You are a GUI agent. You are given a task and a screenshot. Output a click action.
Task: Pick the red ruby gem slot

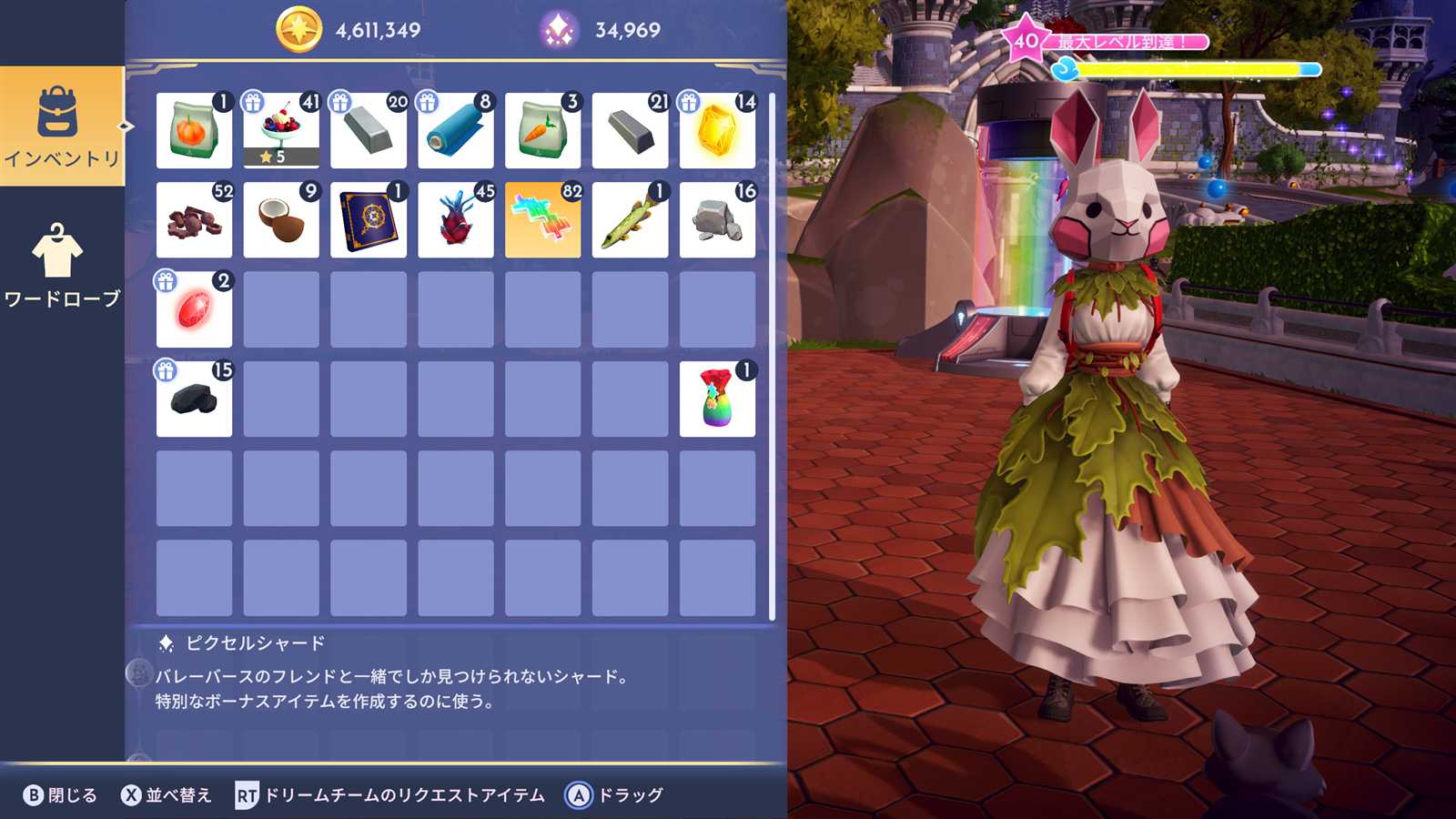click(x=194, y=309)
